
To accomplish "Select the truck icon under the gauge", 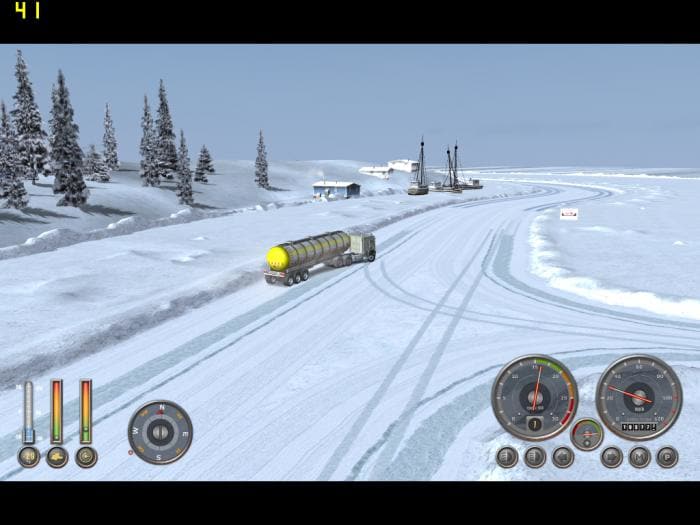I will [57, 457].
